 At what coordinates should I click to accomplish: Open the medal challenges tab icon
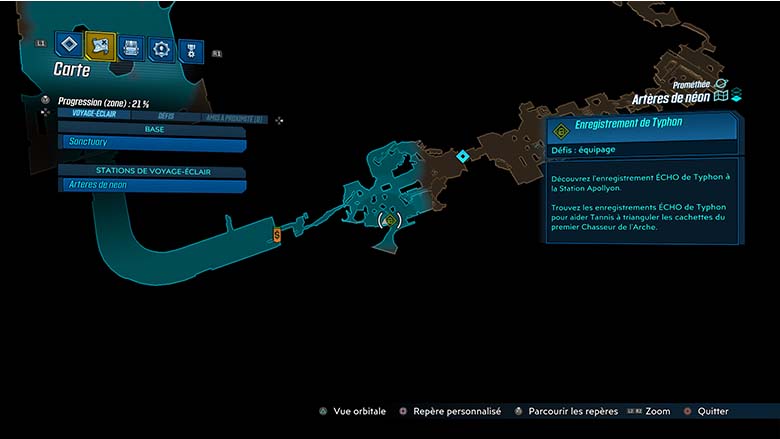(190, 50)
